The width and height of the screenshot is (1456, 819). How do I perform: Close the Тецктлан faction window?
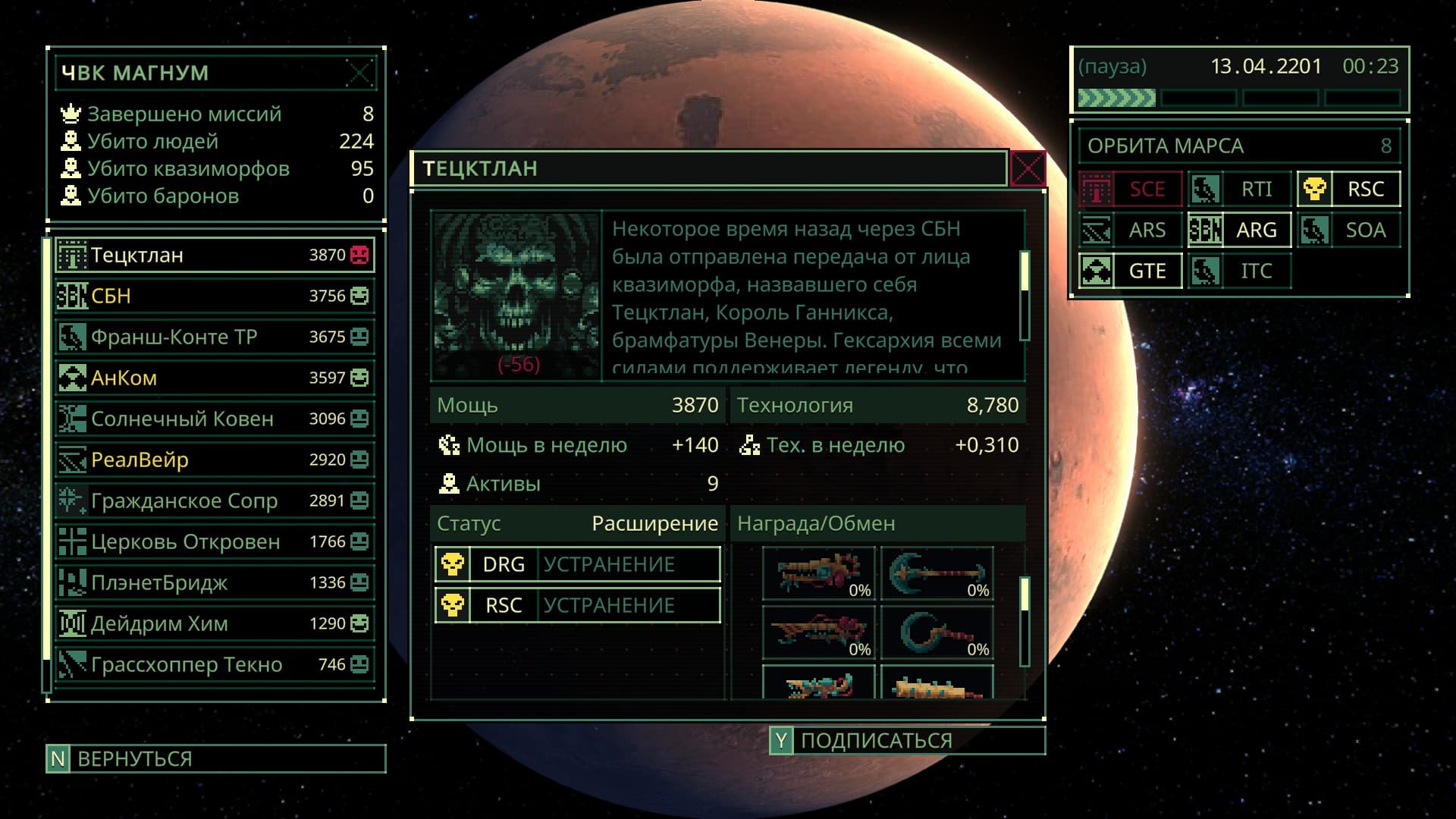1028,168
